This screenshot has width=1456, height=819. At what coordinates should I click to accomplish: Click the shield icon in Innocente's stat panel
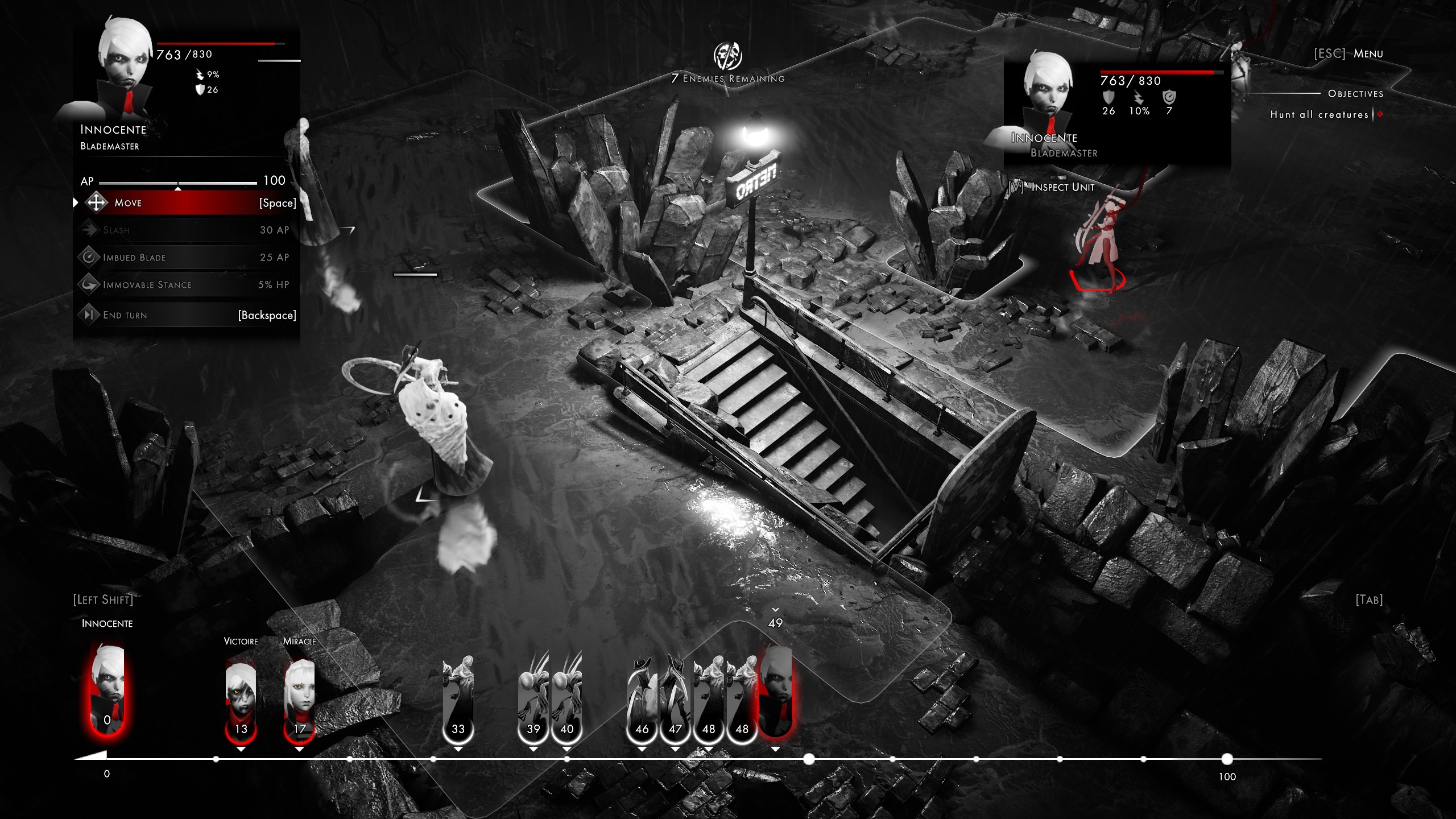point(199,89)
